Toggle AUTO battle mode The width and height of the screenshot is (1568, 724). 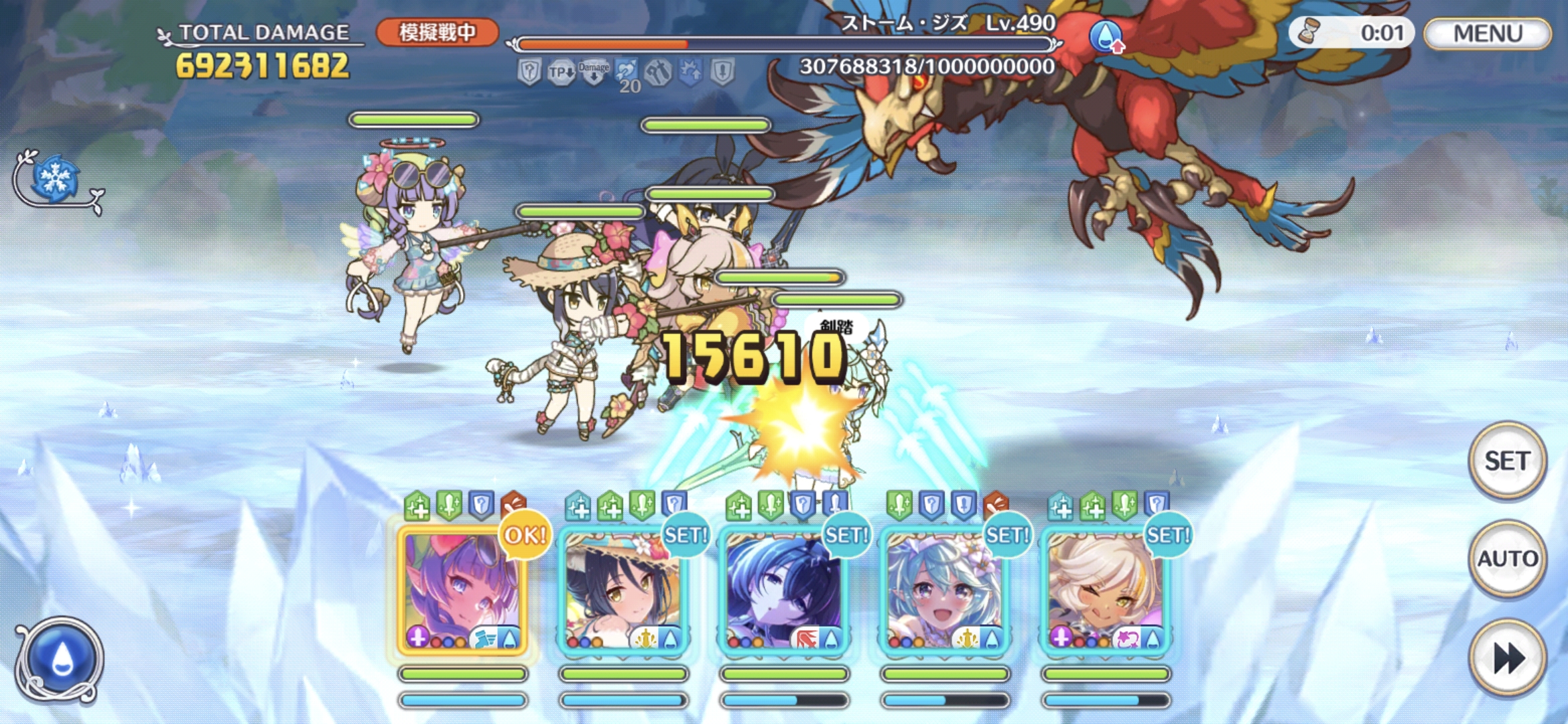coord(1507,558)
